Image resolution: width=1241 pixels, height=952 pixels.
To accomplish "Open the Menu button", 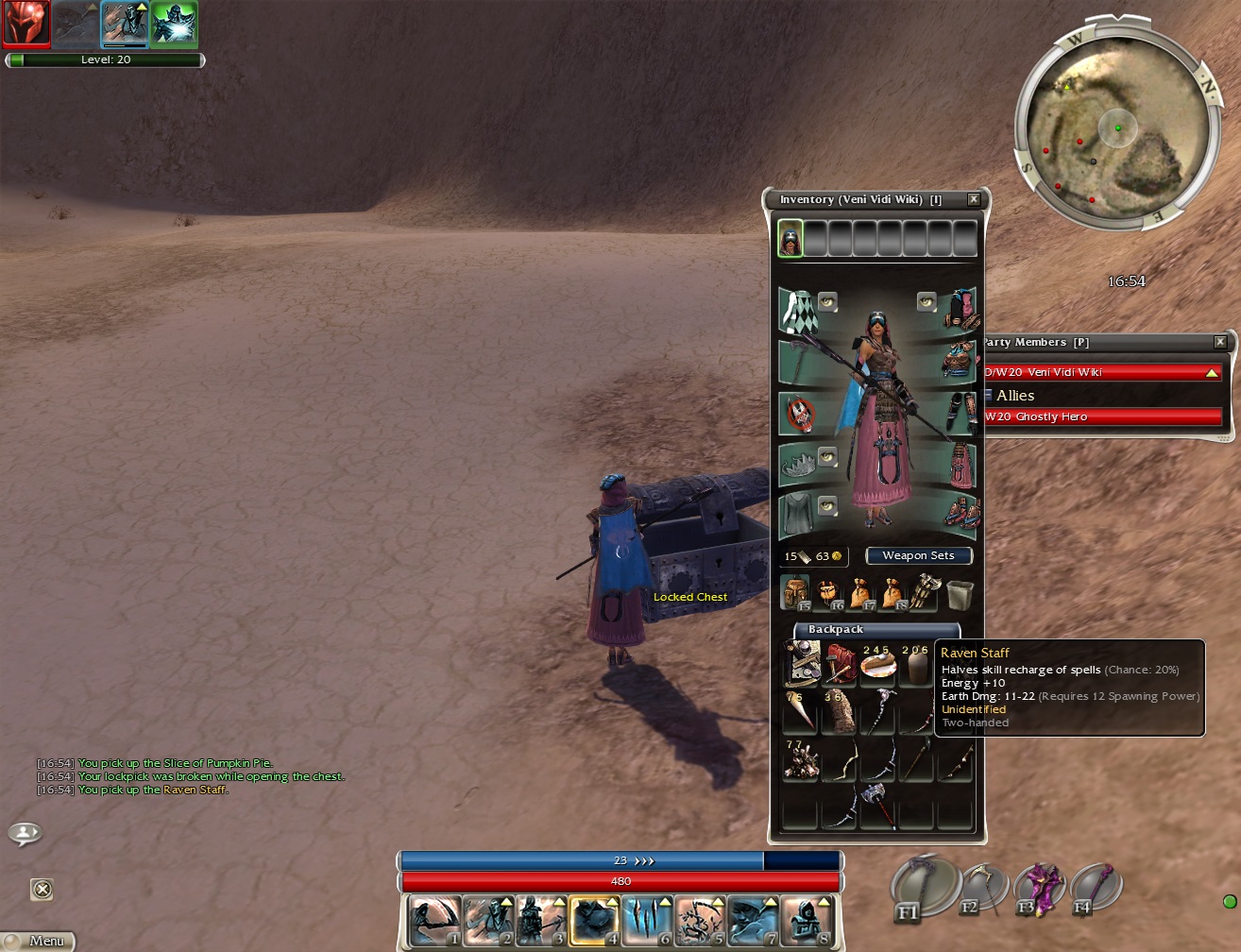I will point(38,941).
